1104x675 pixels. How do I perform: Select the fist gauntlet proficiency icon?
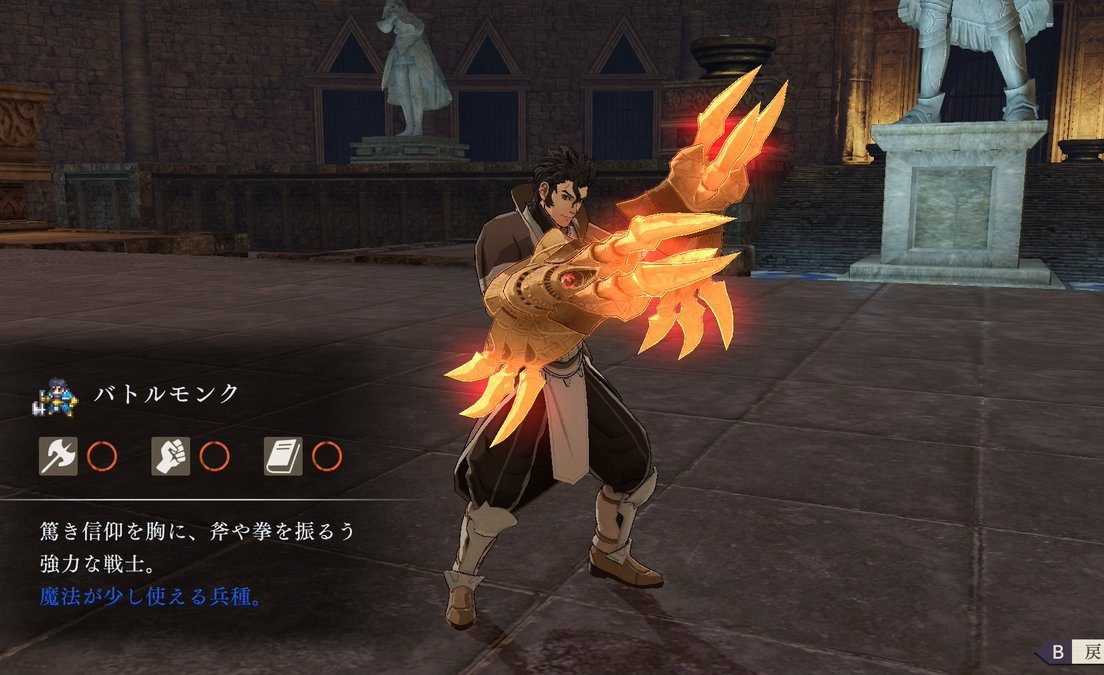tap(170, 456)
